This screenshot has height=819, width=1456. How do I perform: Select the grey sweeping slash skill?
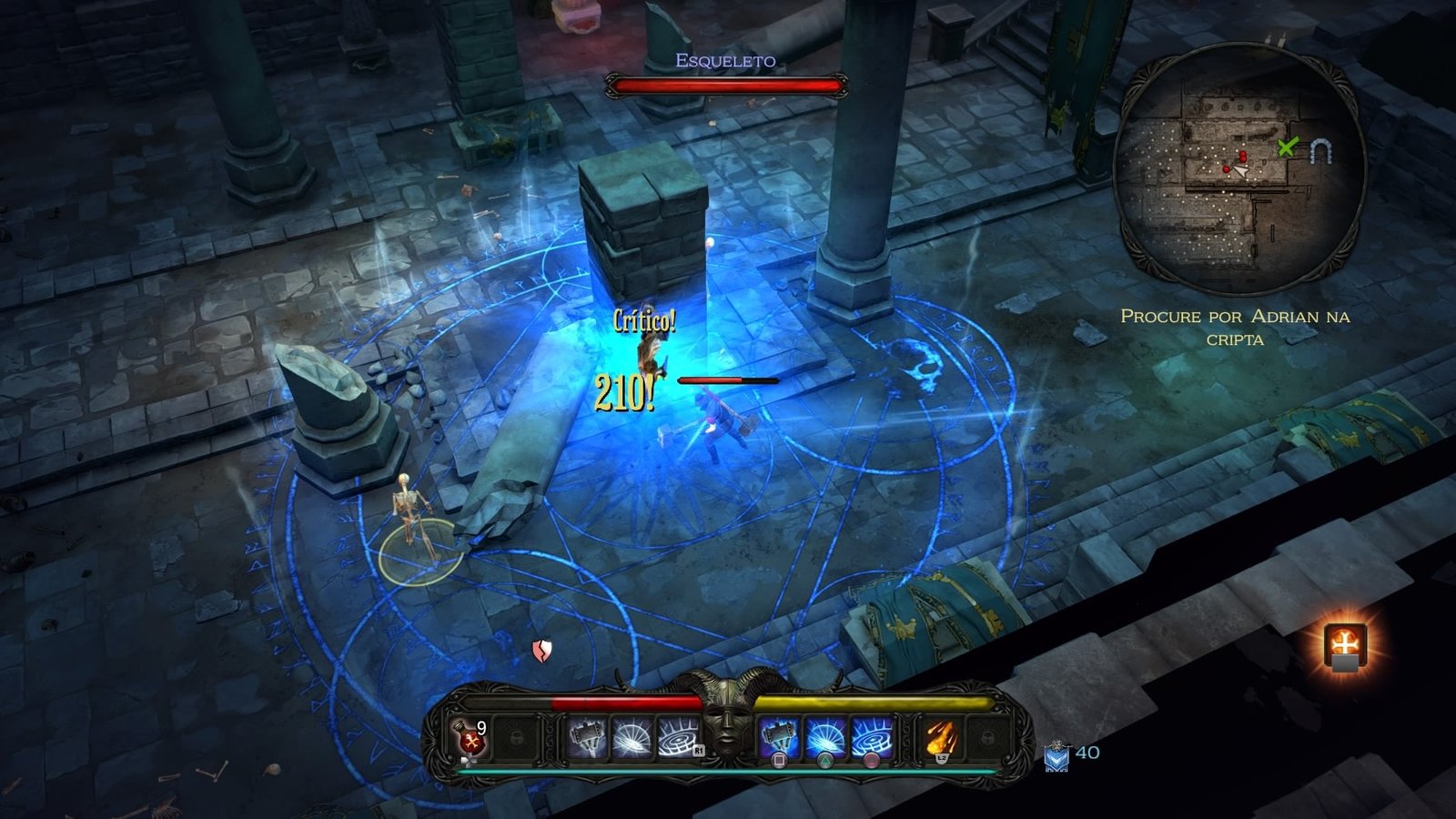click(632, 737)
